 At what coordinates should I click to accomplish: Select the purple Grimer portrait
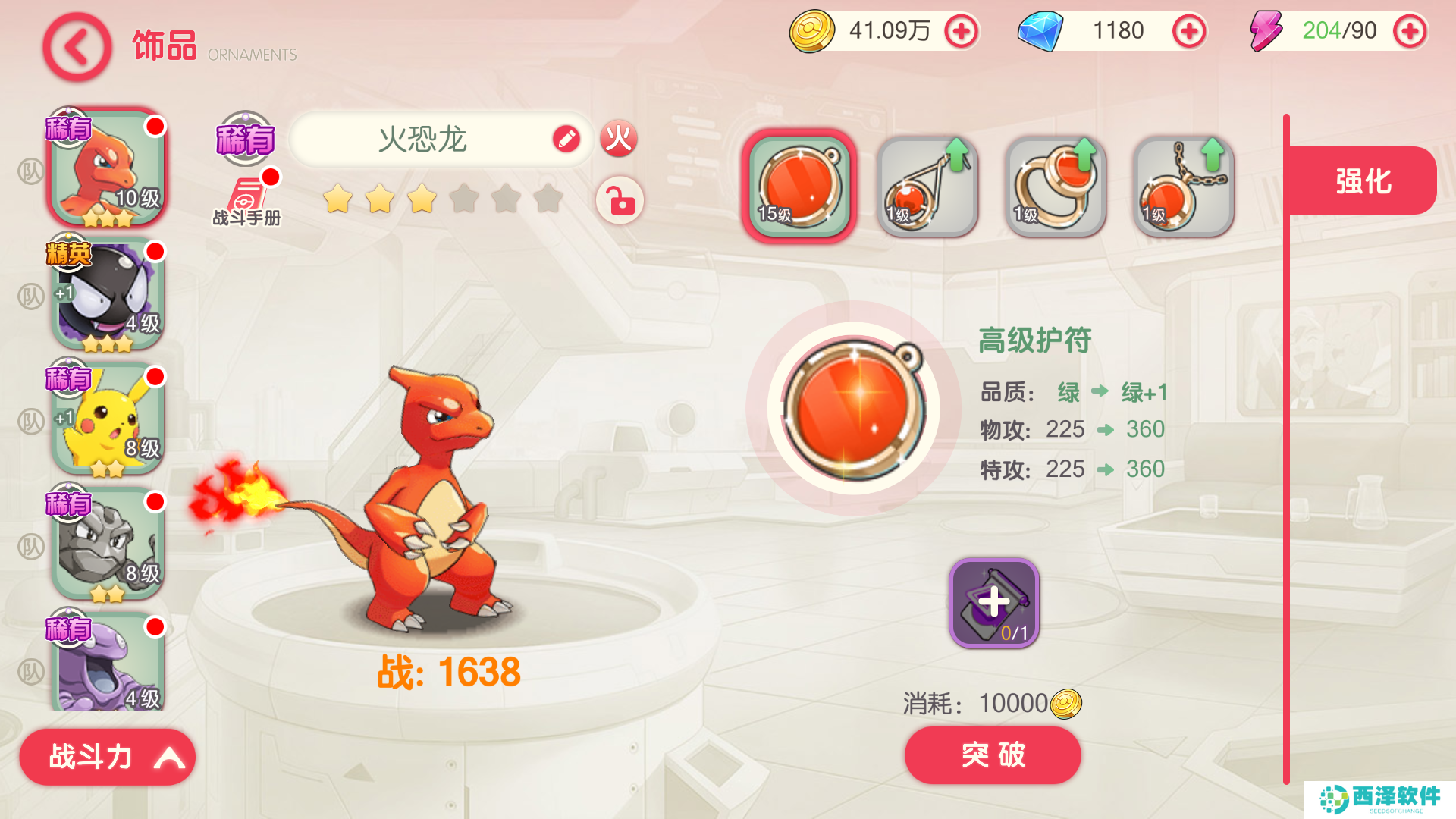tap(108, 664)
